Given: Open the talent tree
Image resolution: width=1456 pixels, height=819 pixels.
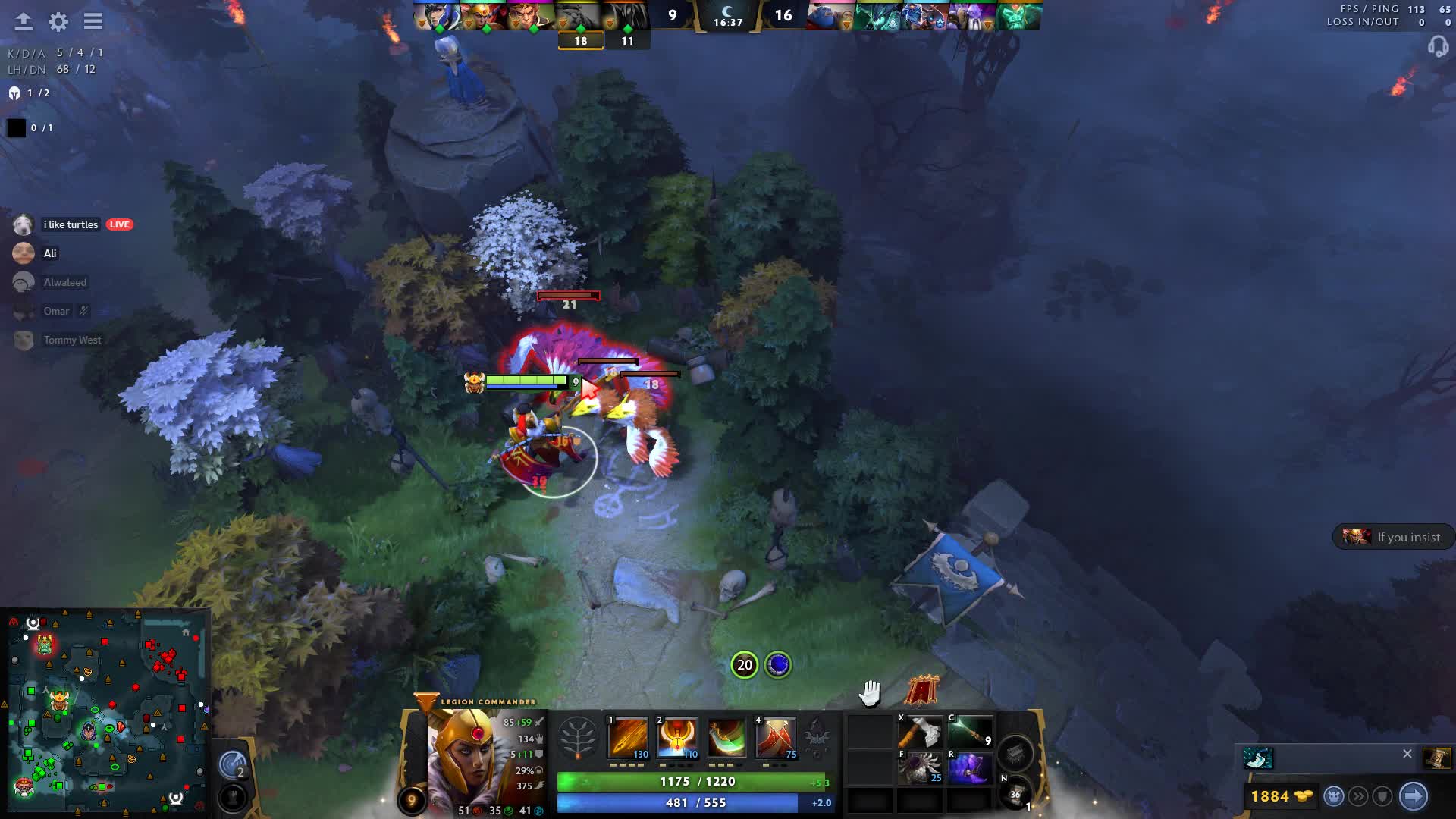Looking at the screenshot, I should pos(578,737).
